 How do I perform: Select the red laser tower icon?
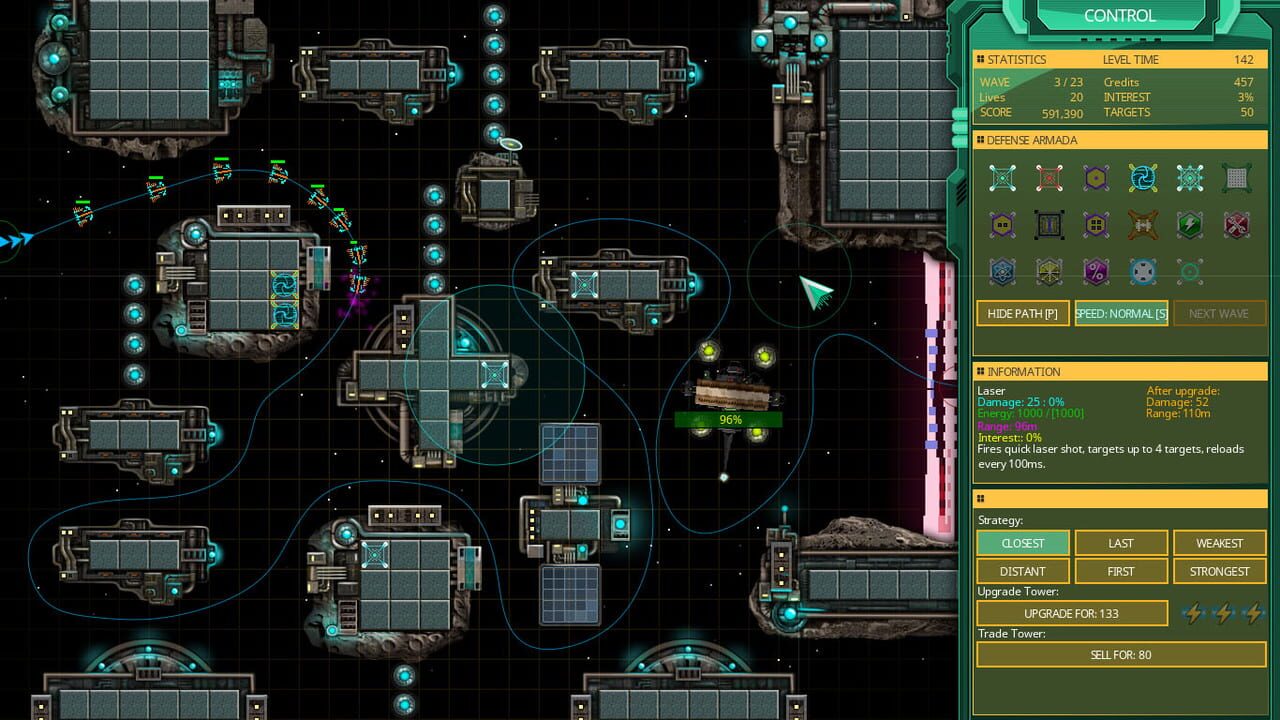pos(1049,177)
